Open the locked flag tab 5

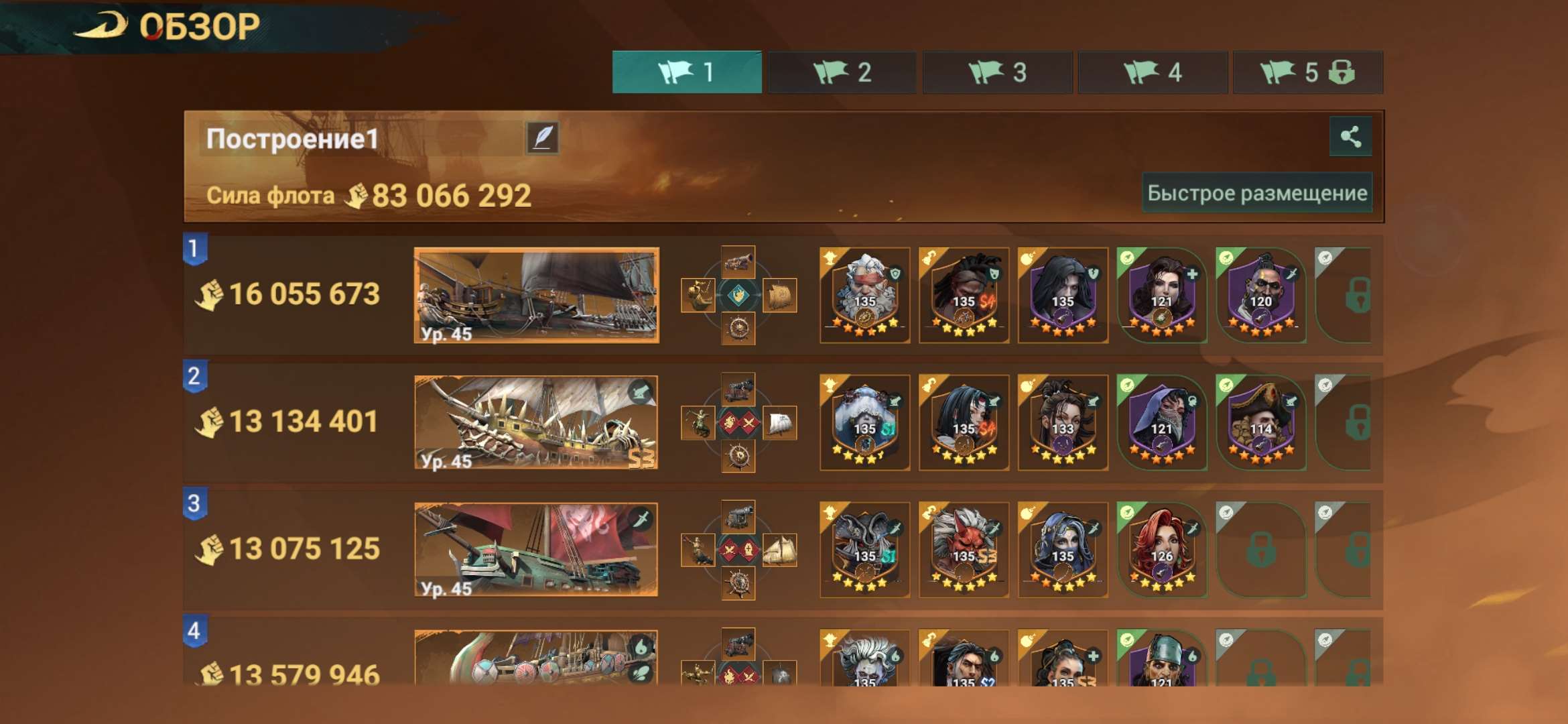click(1307, 72)
